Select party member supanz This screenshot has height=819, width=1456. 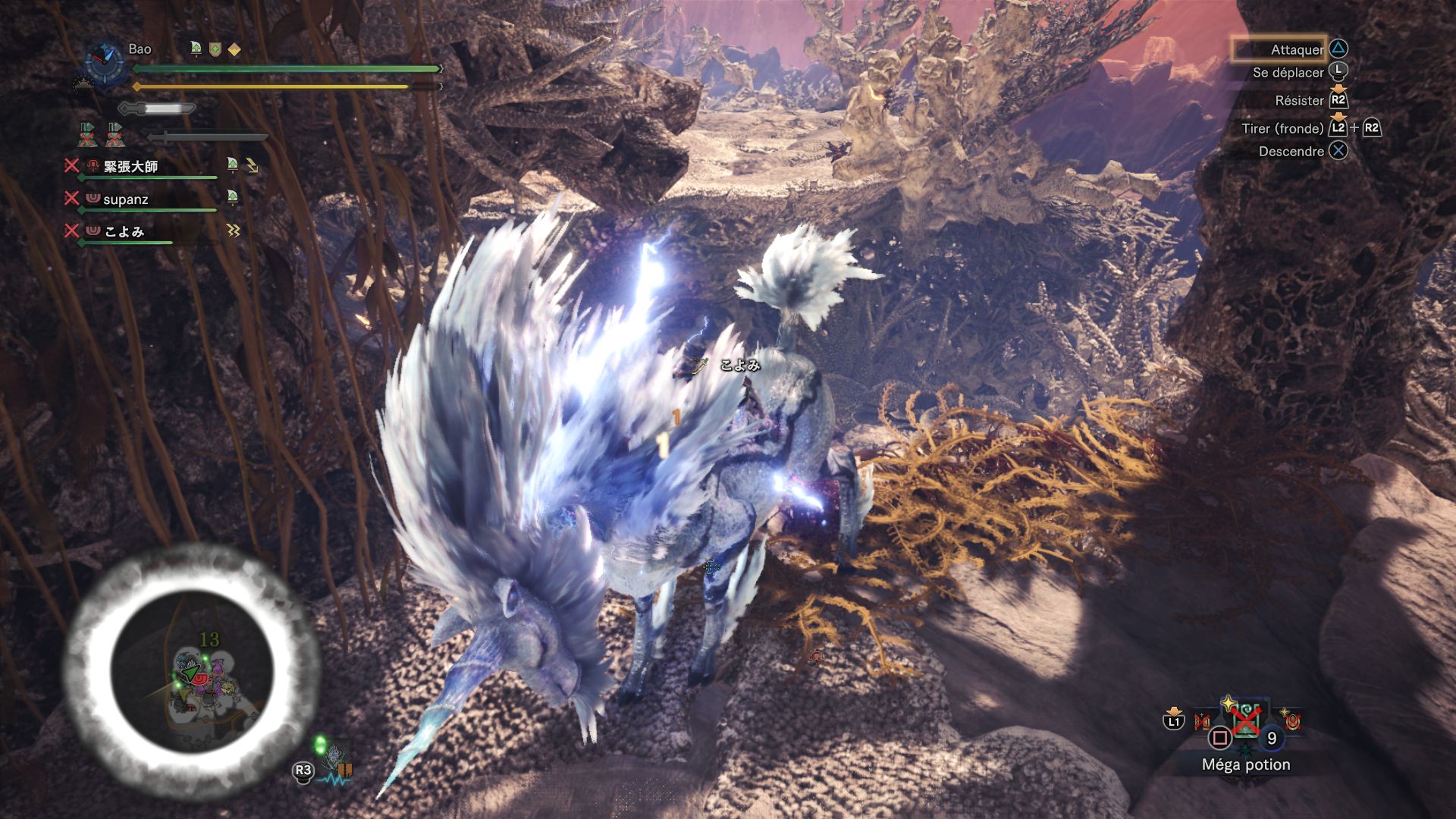pos(126,199)
